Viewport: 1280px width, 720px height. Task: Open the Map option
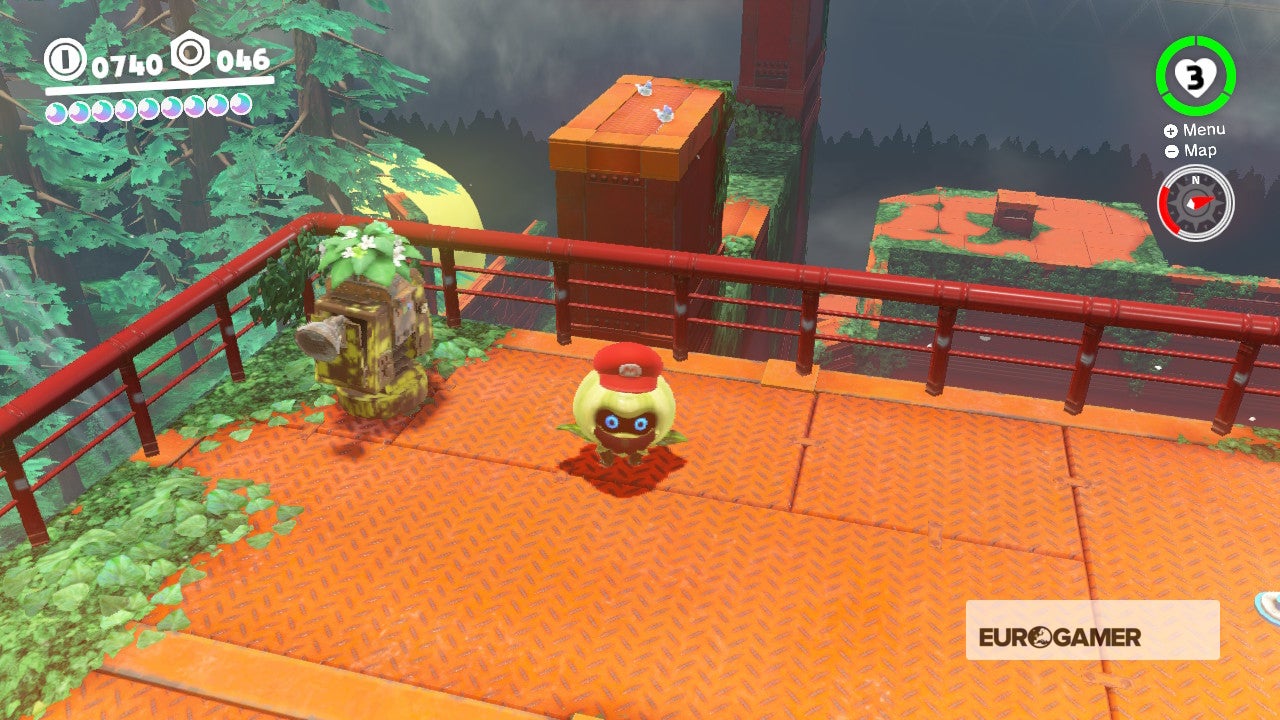(1201, 151)
